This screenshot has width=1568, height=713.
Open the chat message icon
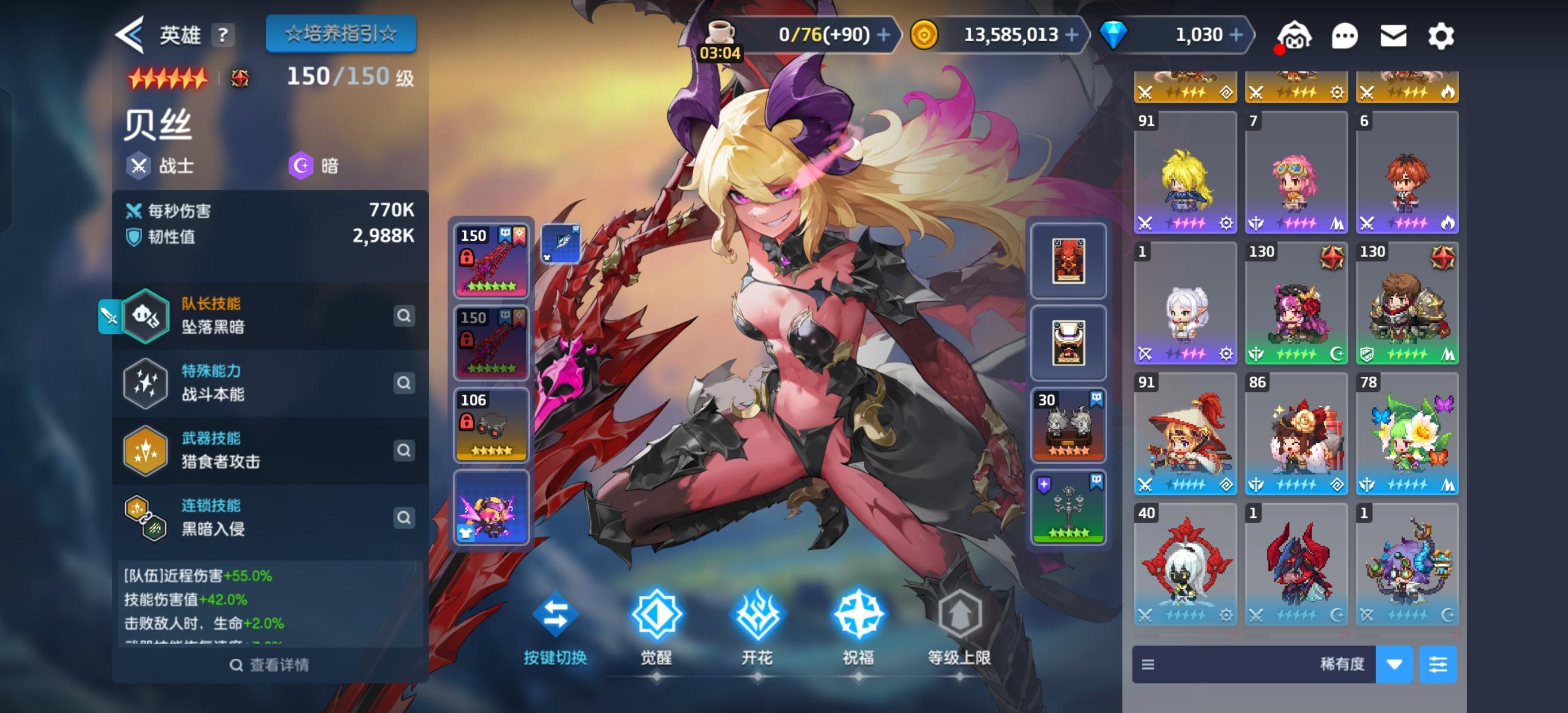(x=1346, y=36)
